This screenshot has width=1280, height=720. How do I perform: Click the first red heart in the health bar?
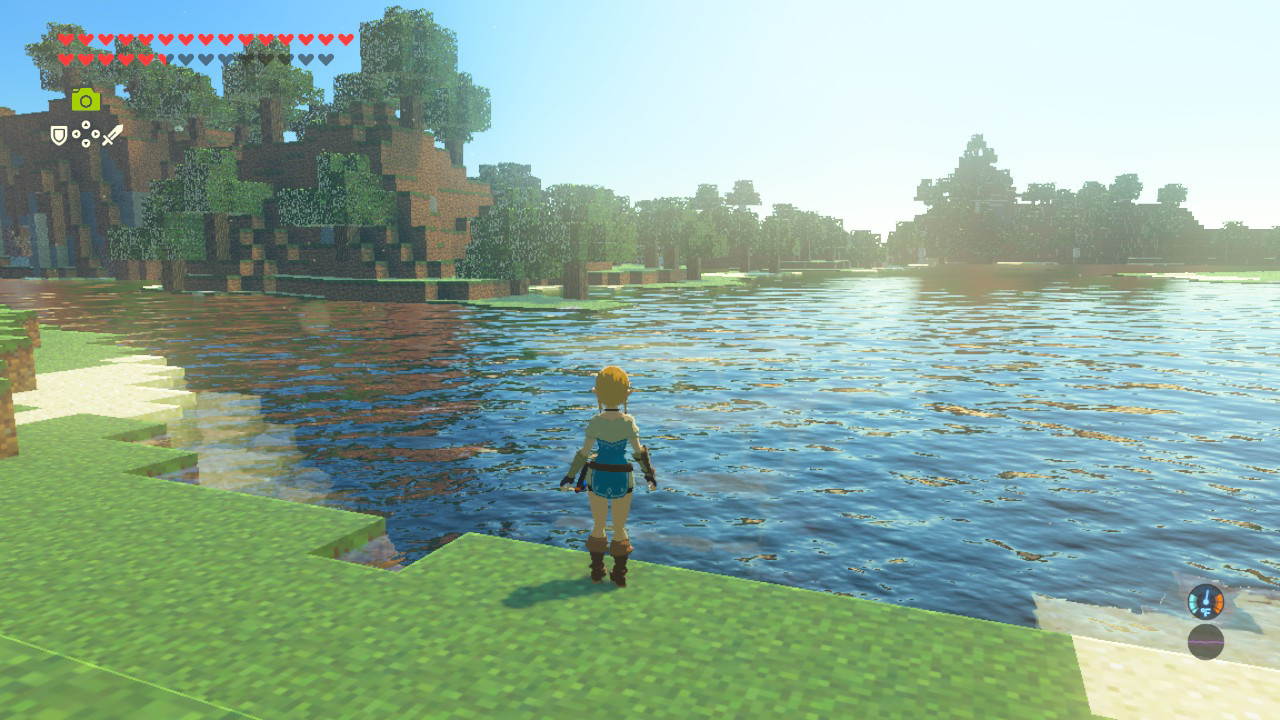[x=64, y=39]
